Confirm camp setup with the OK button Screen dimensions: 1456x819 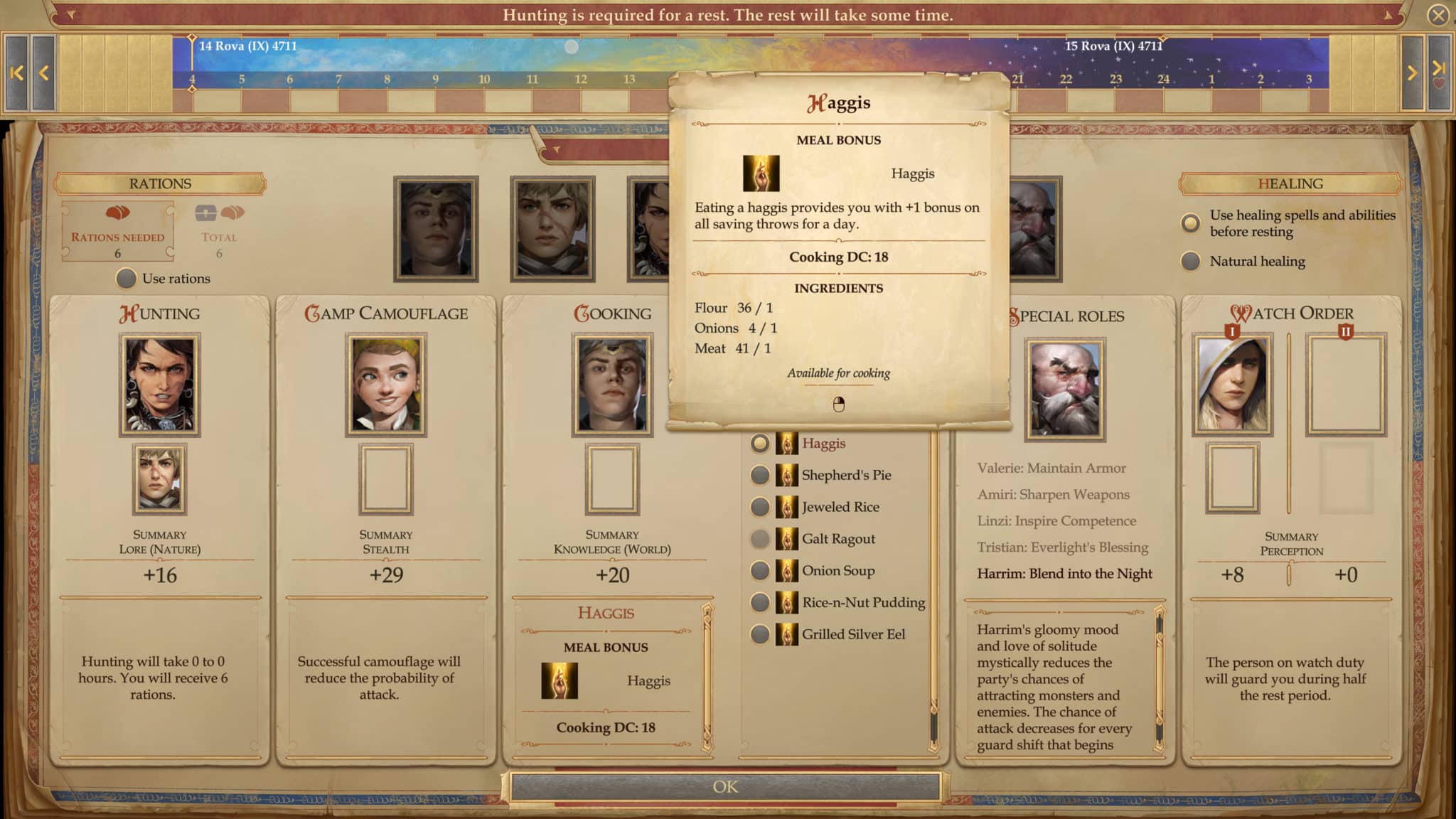[725, 786]
